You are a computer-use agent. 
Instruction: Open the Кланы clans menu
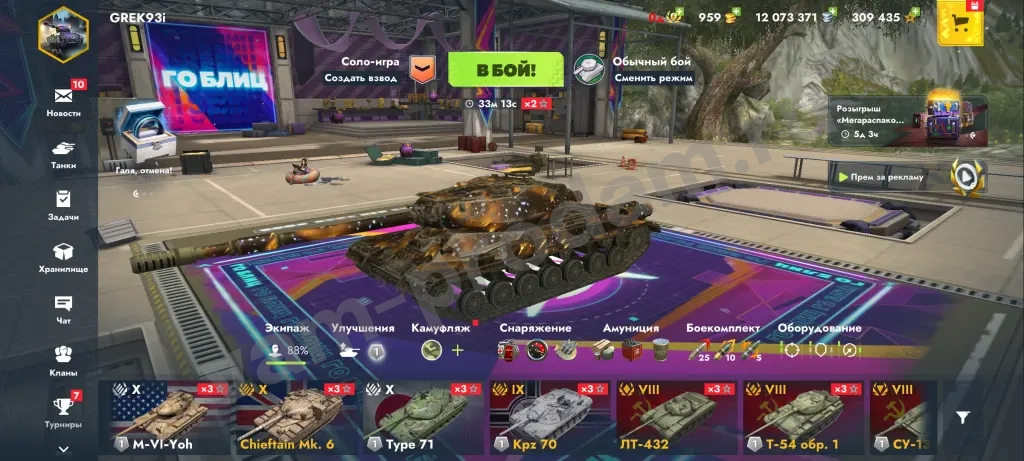tap(63, 359)
